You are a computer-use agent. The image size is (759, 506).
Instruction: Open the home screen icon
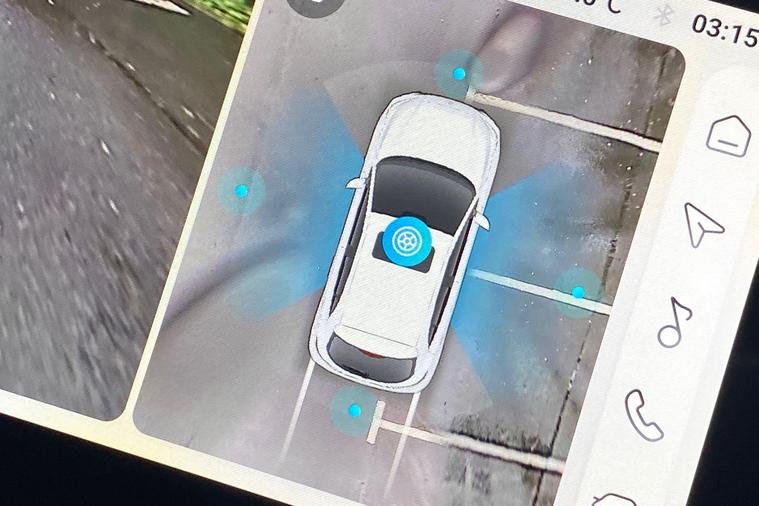click(x=729, y=135)
